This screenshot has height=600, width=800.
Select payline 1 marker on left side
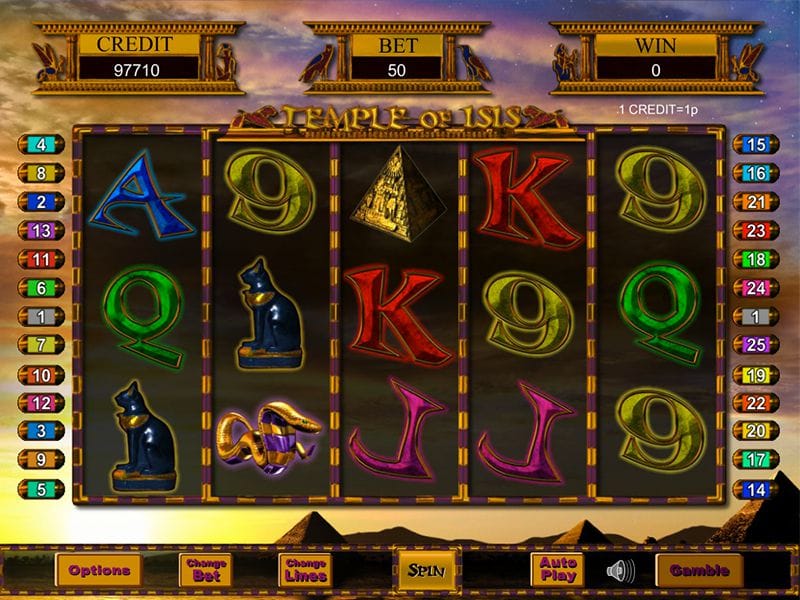[x=42, y=317]
